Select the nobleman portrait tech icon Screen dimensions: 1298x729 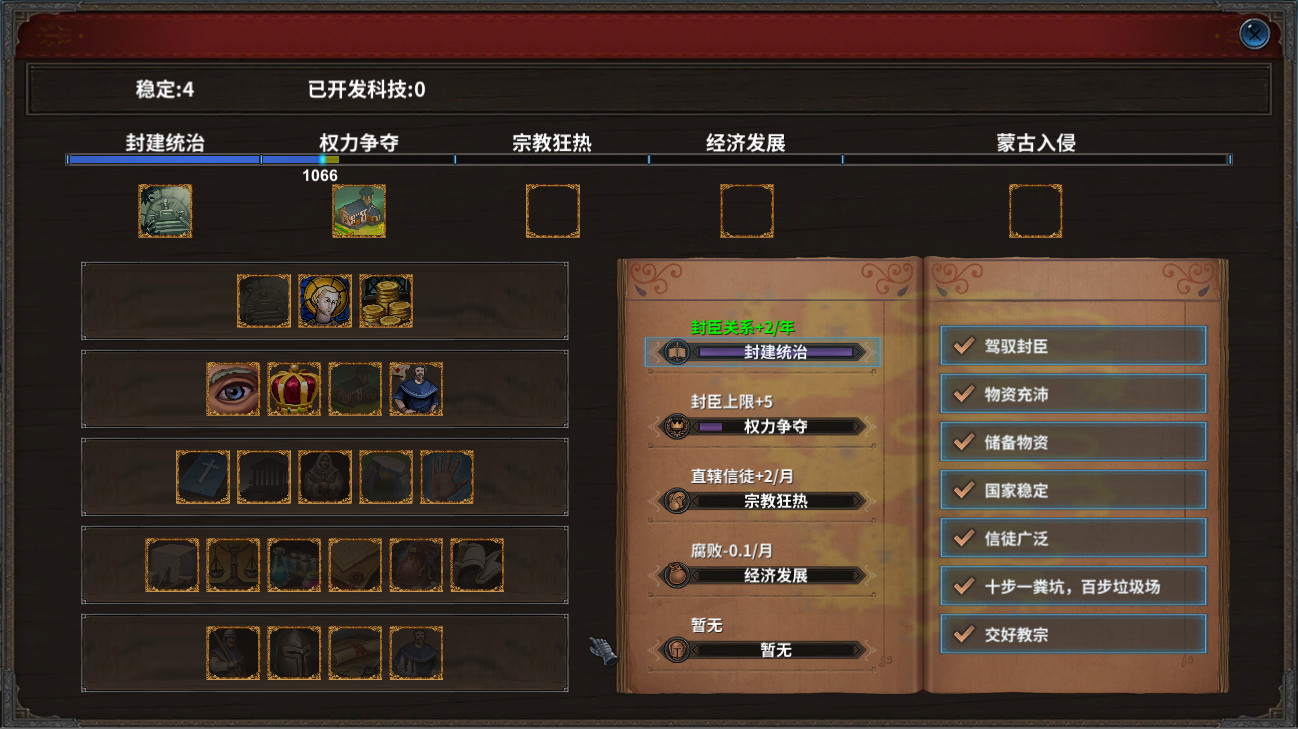[416, 389]
